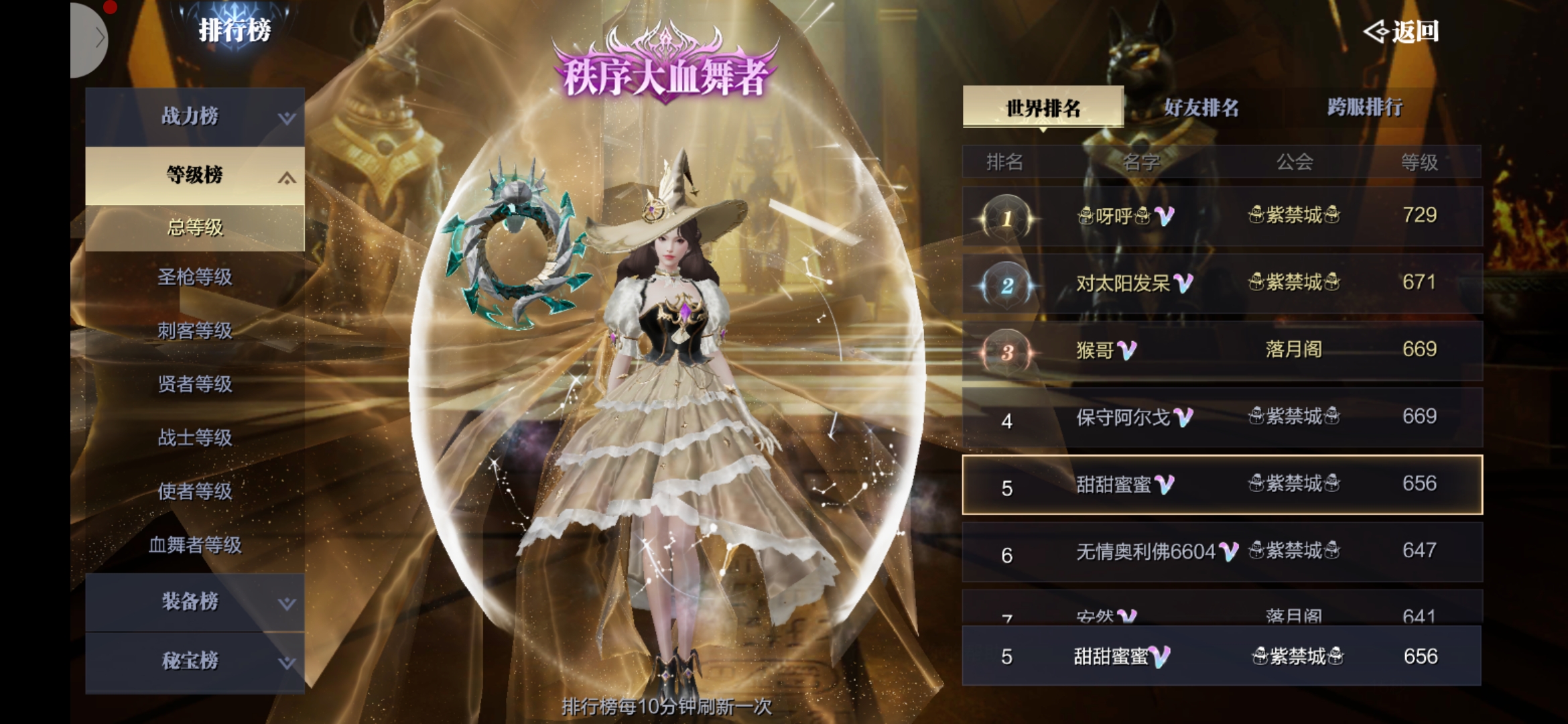Switch to the 世界排名 tab
The height and width of the screenshot is (724, 1568).
click(x=1043, y=107)
